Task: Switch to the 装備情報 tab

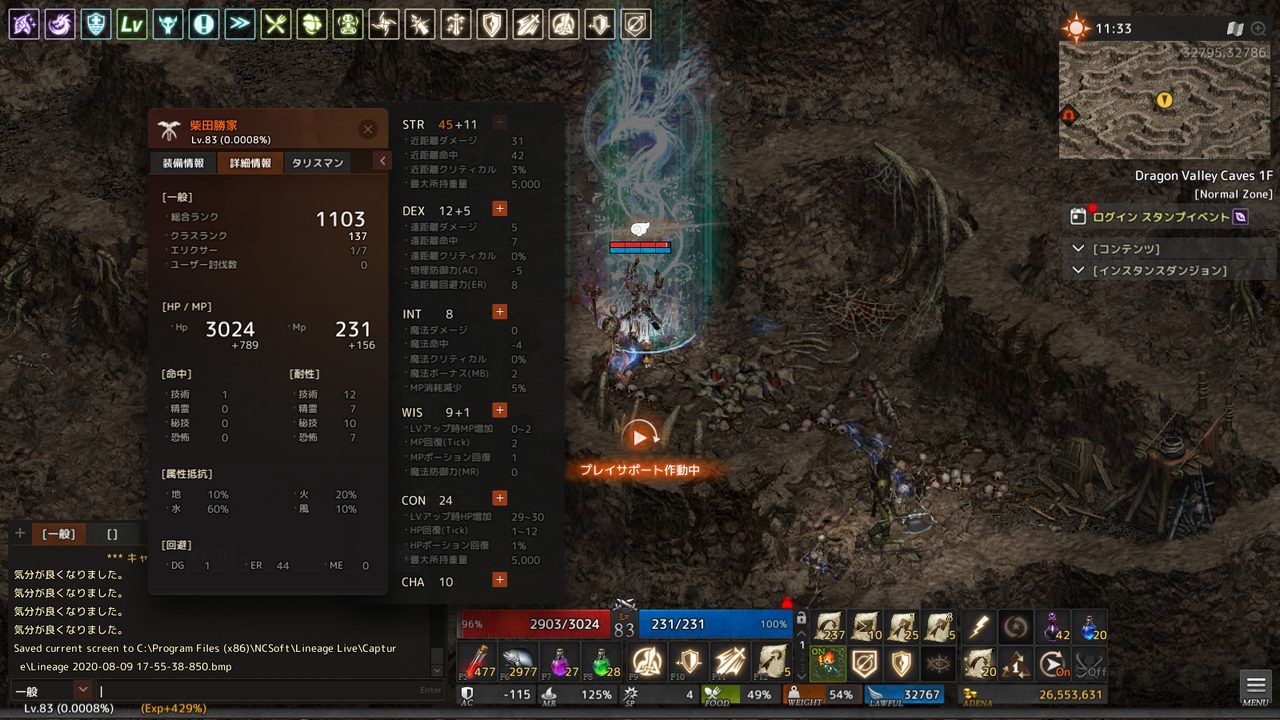Action: 183,163
